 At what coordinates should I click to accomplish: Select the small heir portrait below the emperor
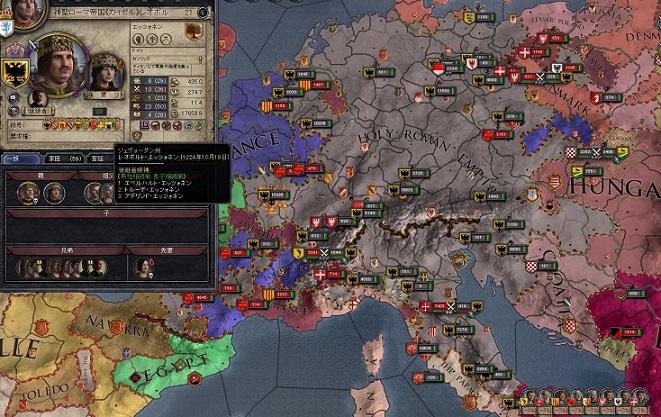(37, 97)
